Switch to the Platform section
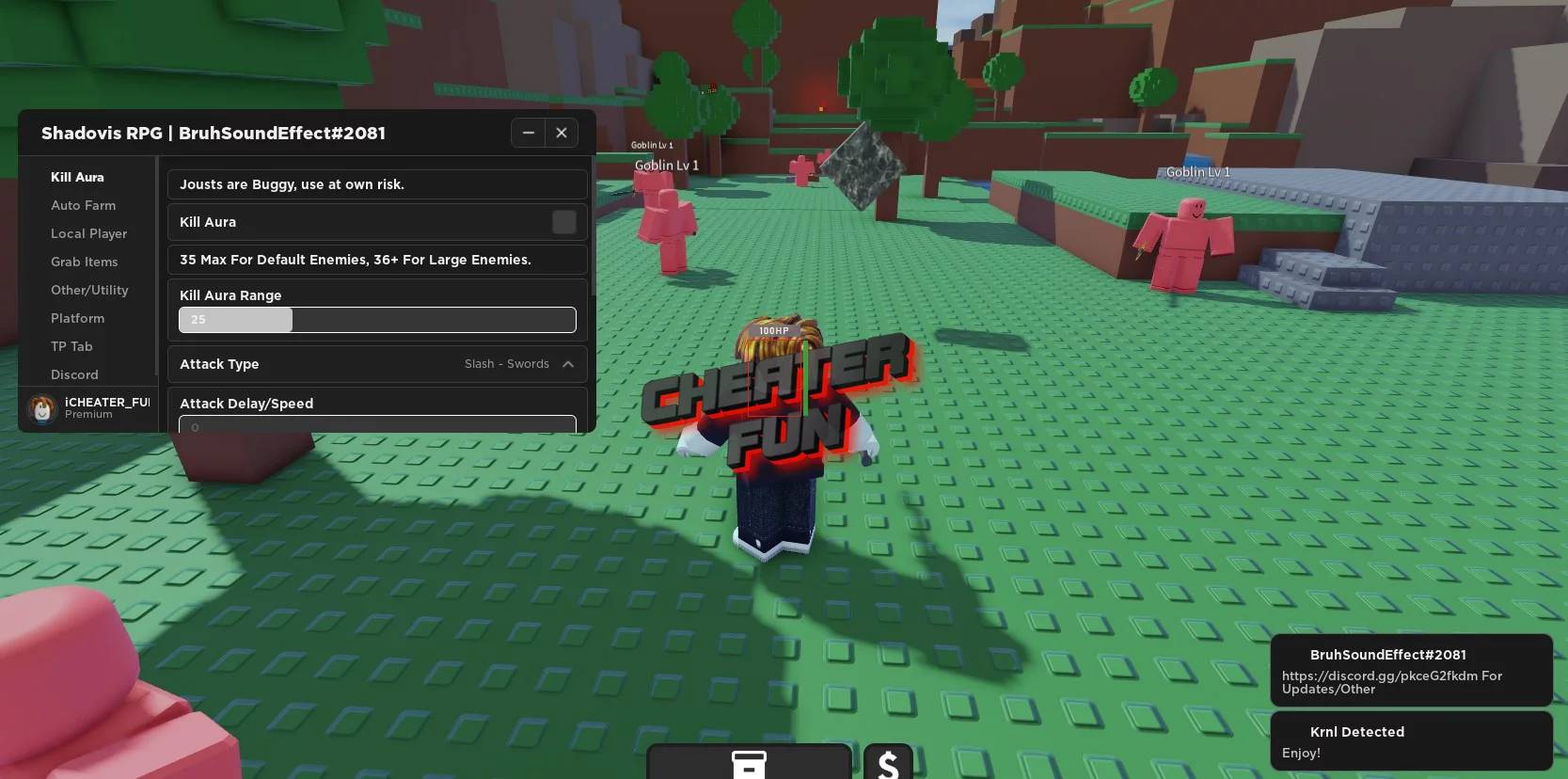This screenshot has height=779, width=1568. coord(77,318)
